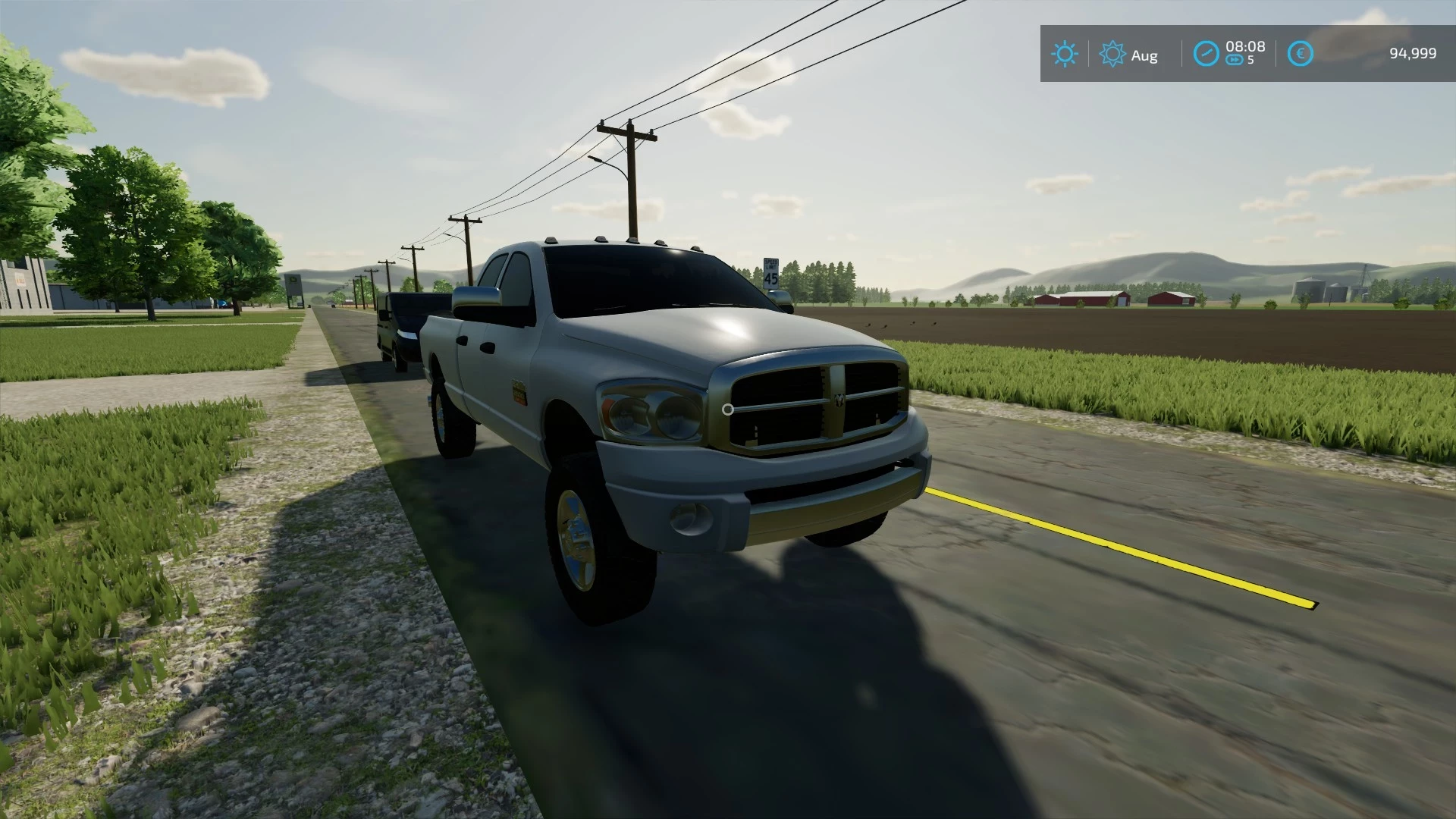Click the August season sun icon

pyautogui.click(x=1112, y=53)
